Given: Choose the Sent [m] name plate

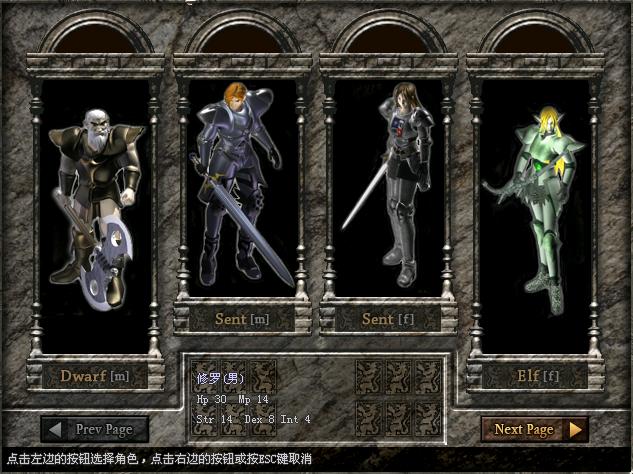Looking at the screenshot, I should click(x=242, y=319).
